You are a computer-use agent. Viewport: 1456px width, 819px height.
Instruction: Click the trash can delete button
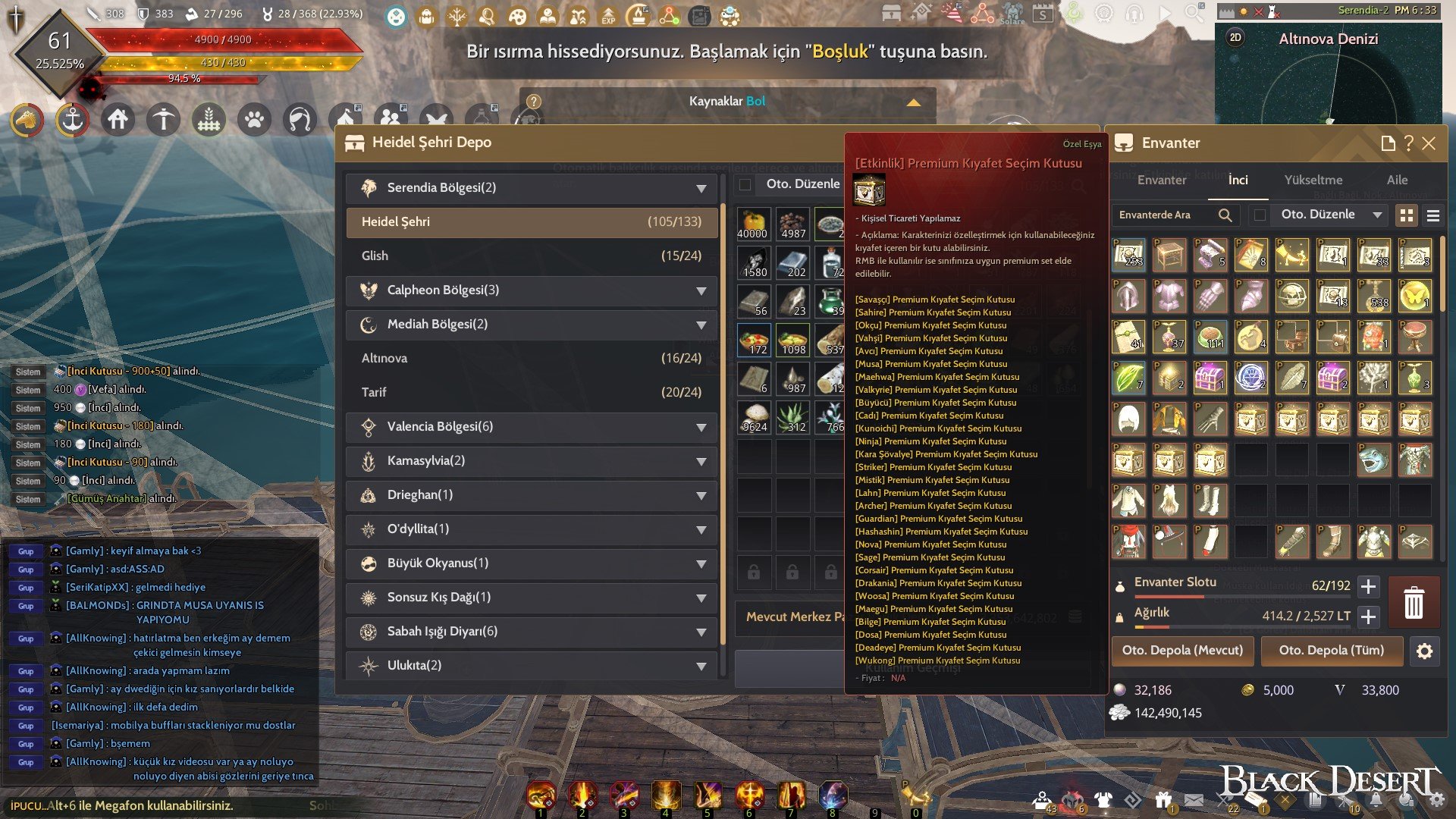pos(1414,603)
